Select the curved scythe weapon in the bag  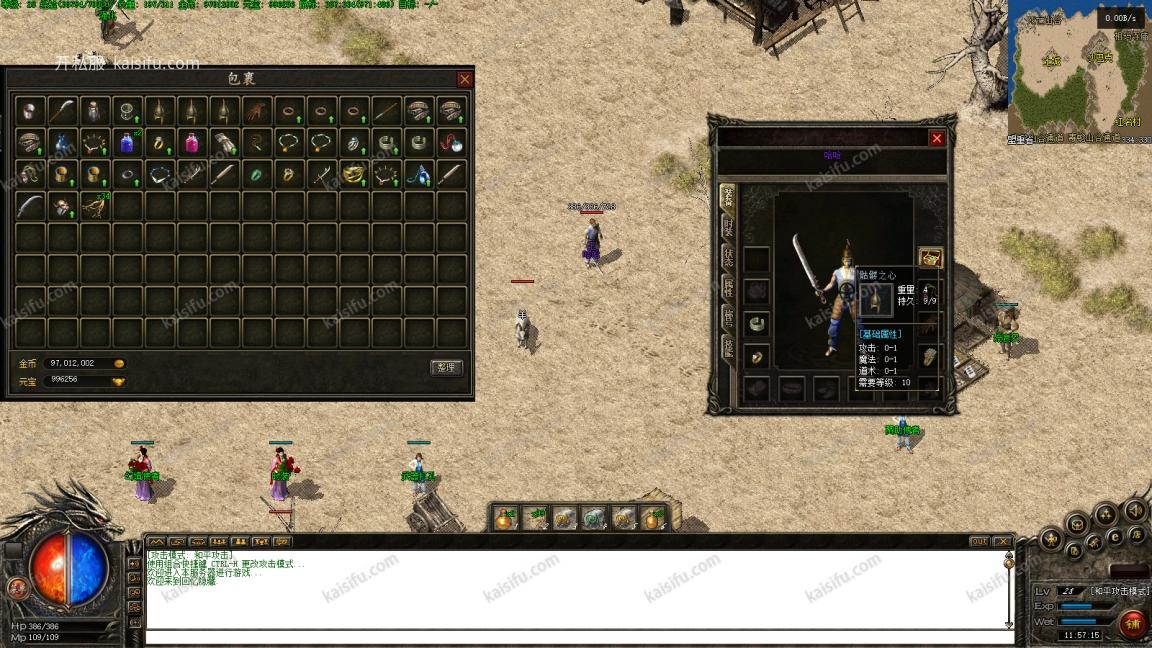62,110
